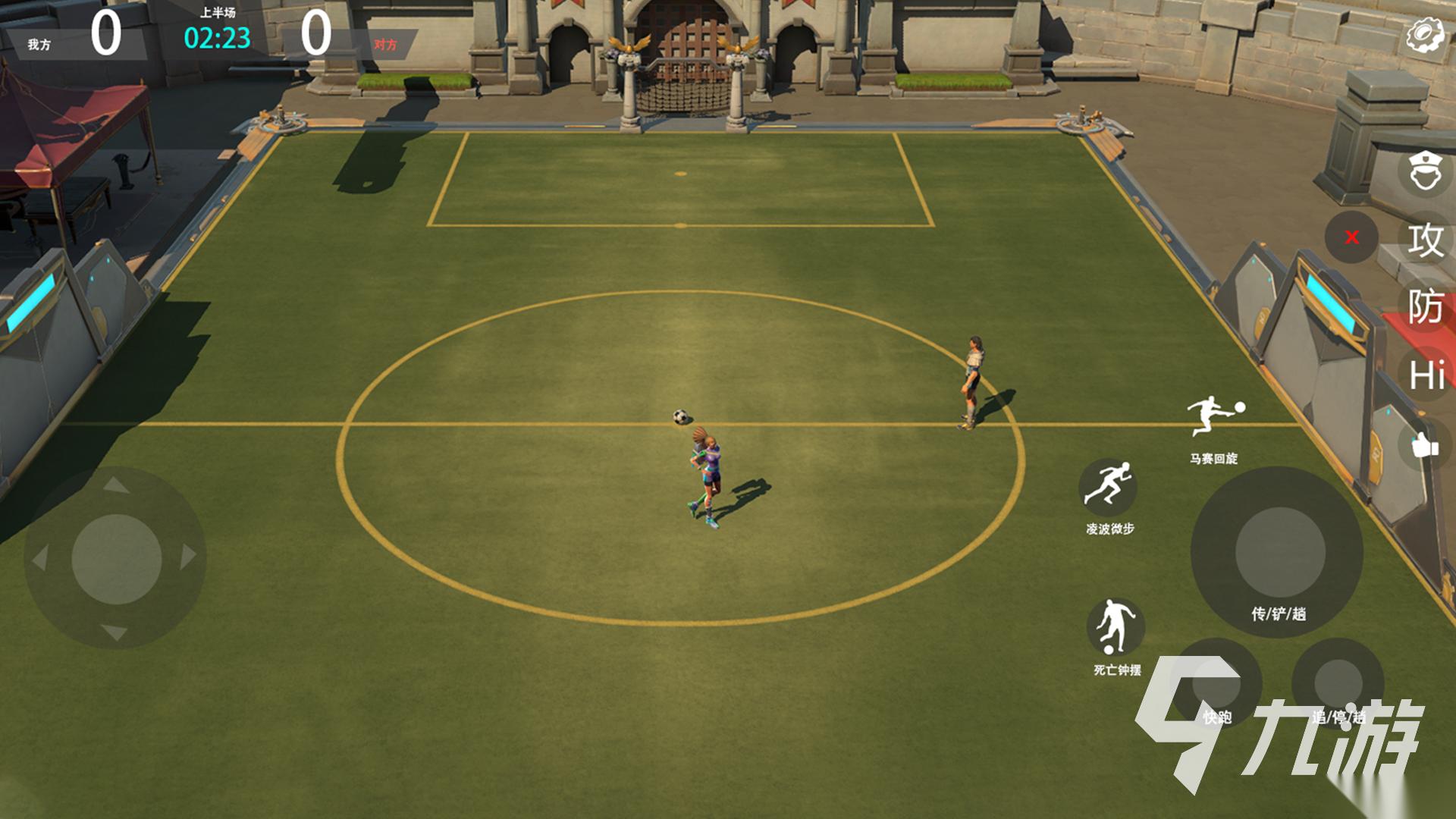This screenshot has width=1456, height=819.
Task: Click the red X button
Action: tap(1351, 237)
